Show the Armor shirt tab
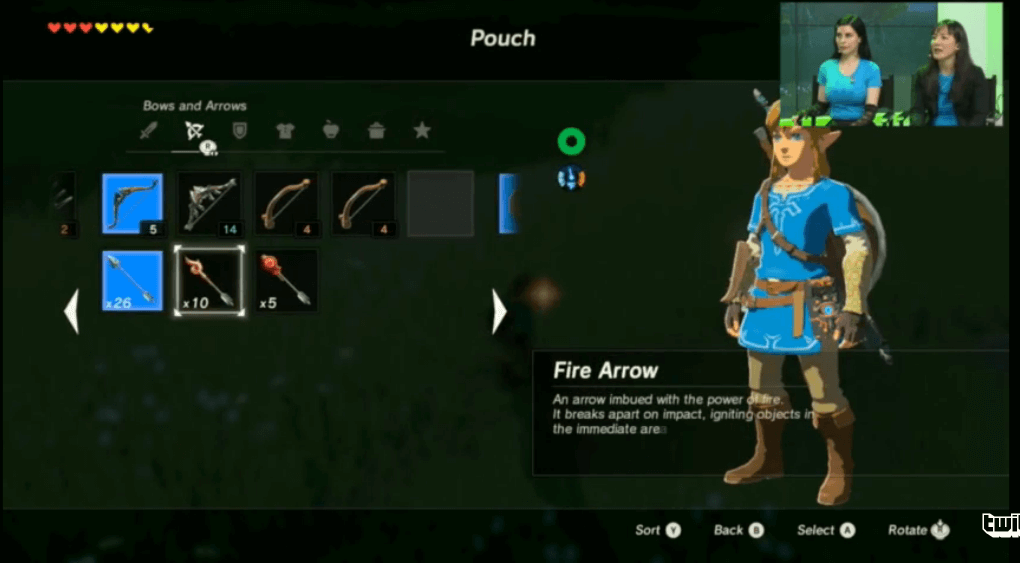The width and height of the screenshot is (1020, 563). point(285,130)
